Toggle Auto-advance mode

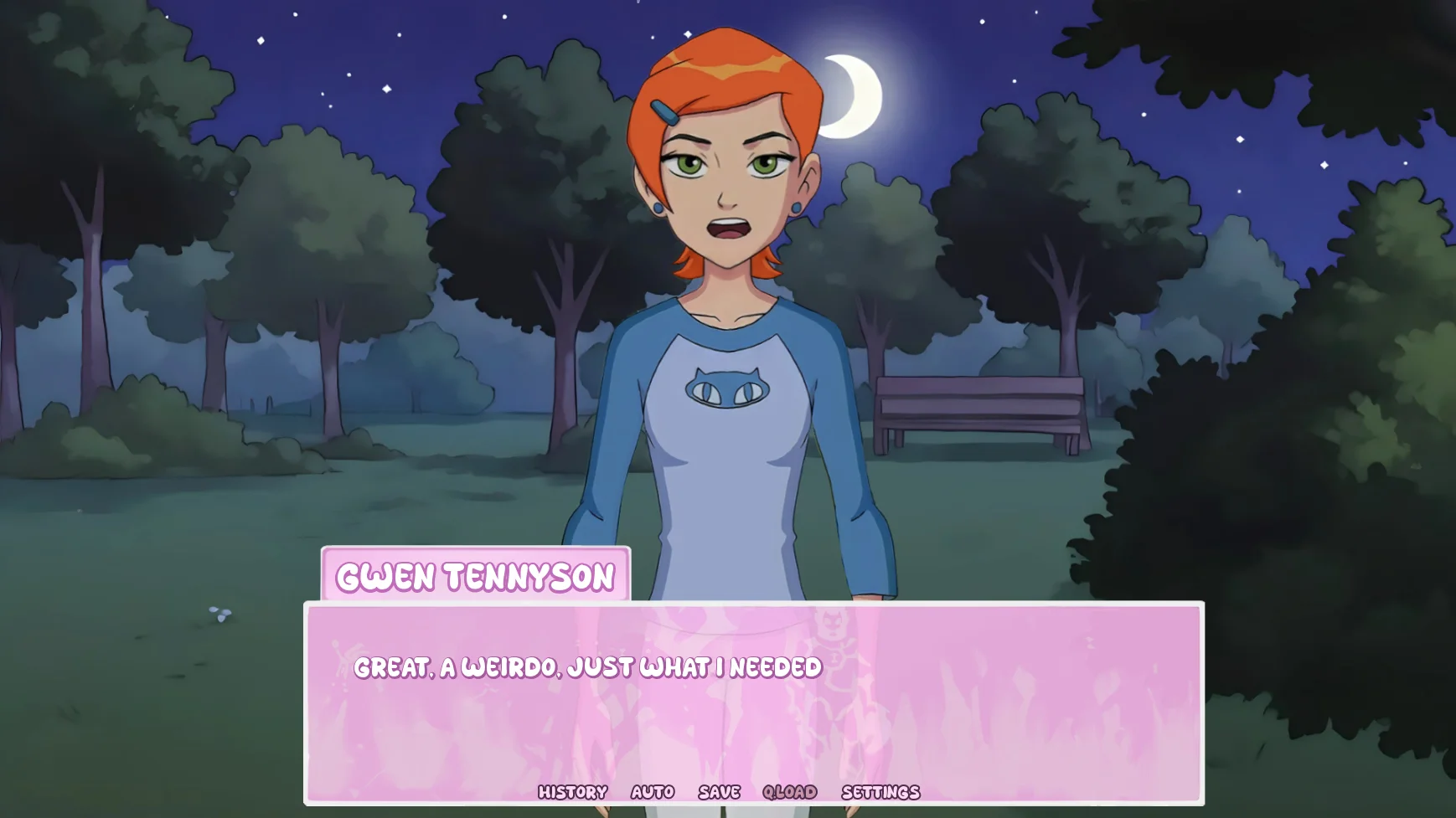click(x=653, y=792)
